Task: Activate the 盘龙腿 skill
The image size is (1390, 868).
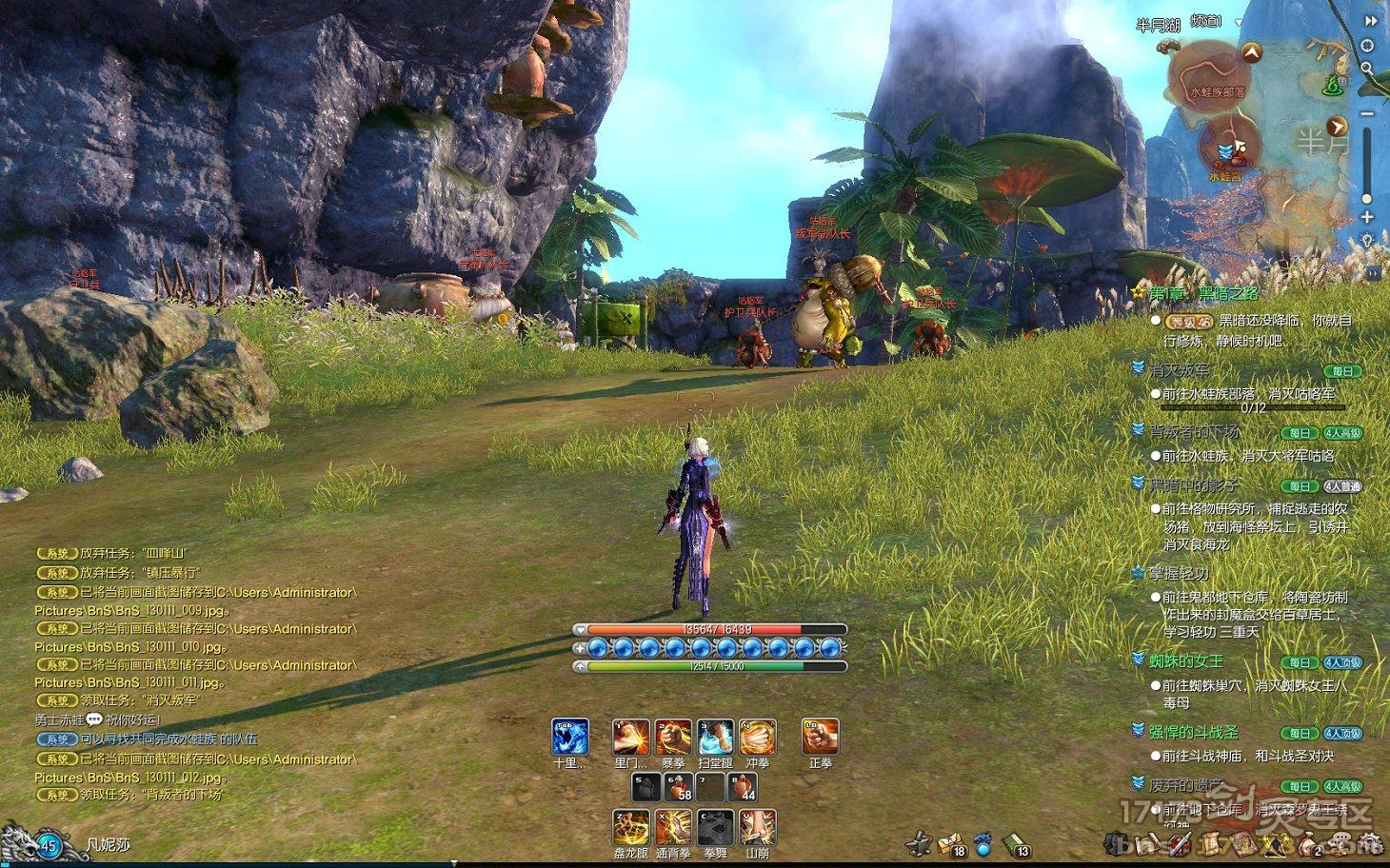Action: 631,827
